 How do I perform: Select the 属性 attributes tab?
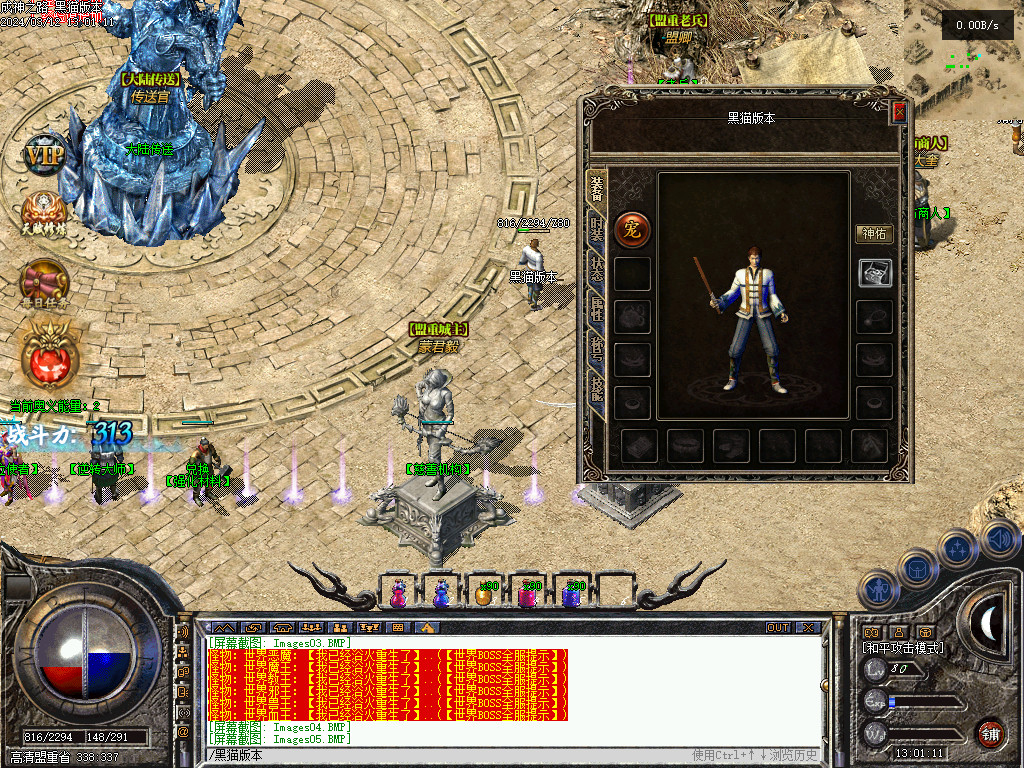tap(597, 311)
